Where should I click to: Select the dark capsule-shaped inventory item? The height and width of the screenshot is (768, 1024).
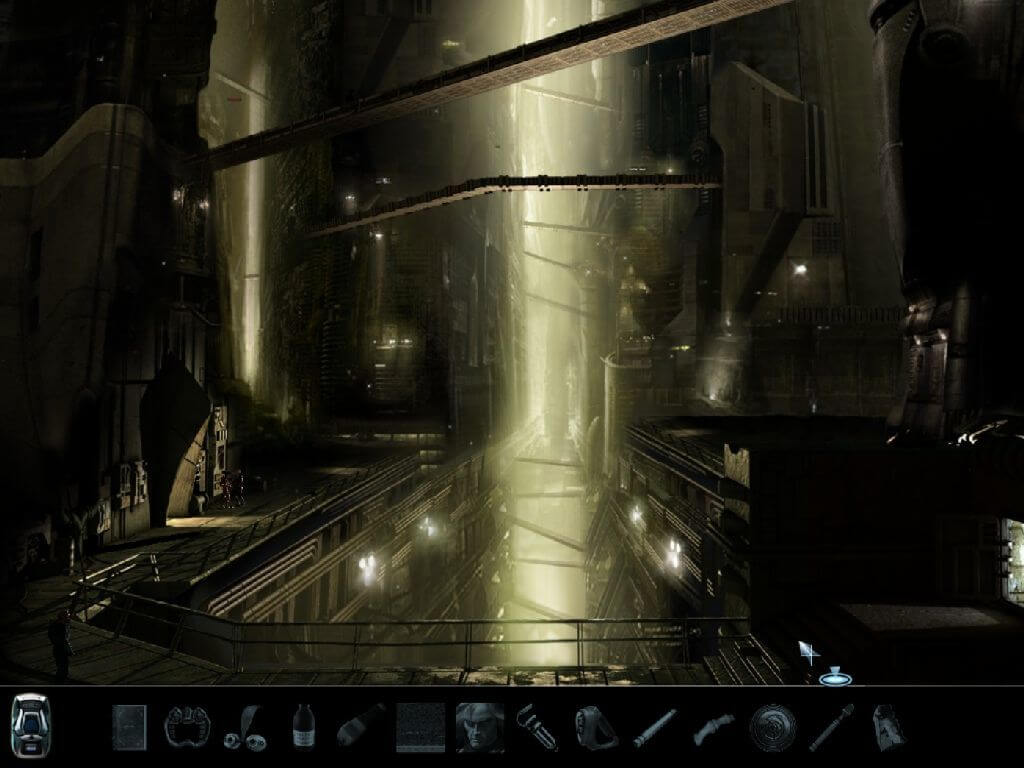[361, 726]
